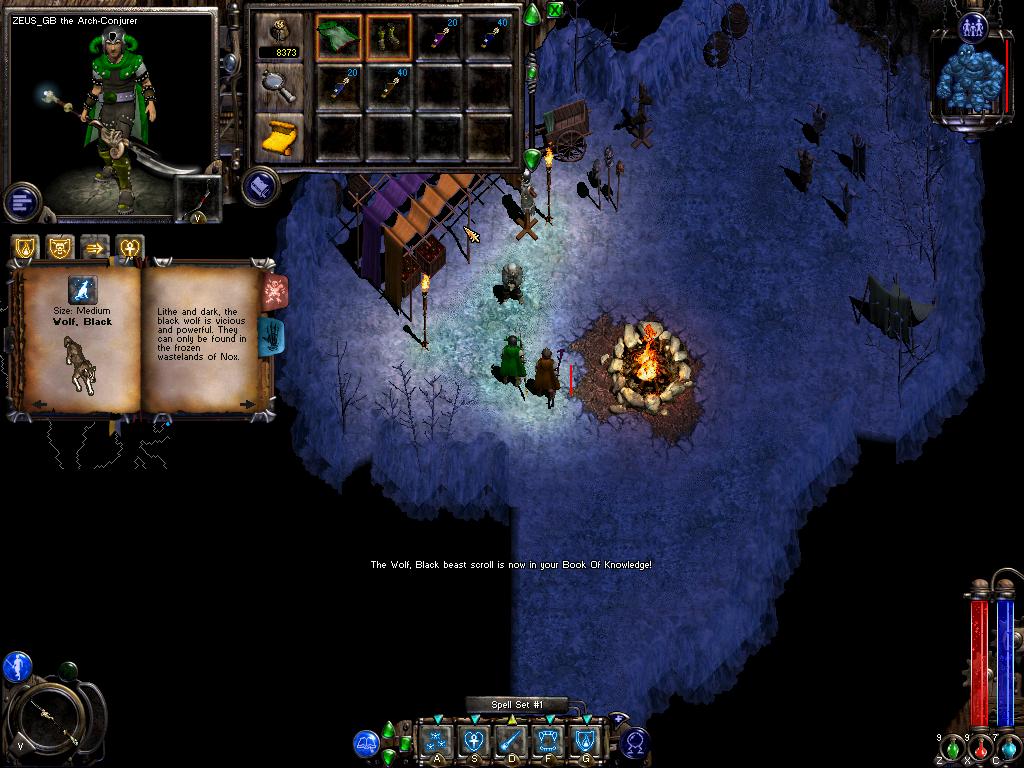Viewport: 1024px width, 768px height.
Task: Open the spellbook button beside the spell bar
Action: coord(366,743)
